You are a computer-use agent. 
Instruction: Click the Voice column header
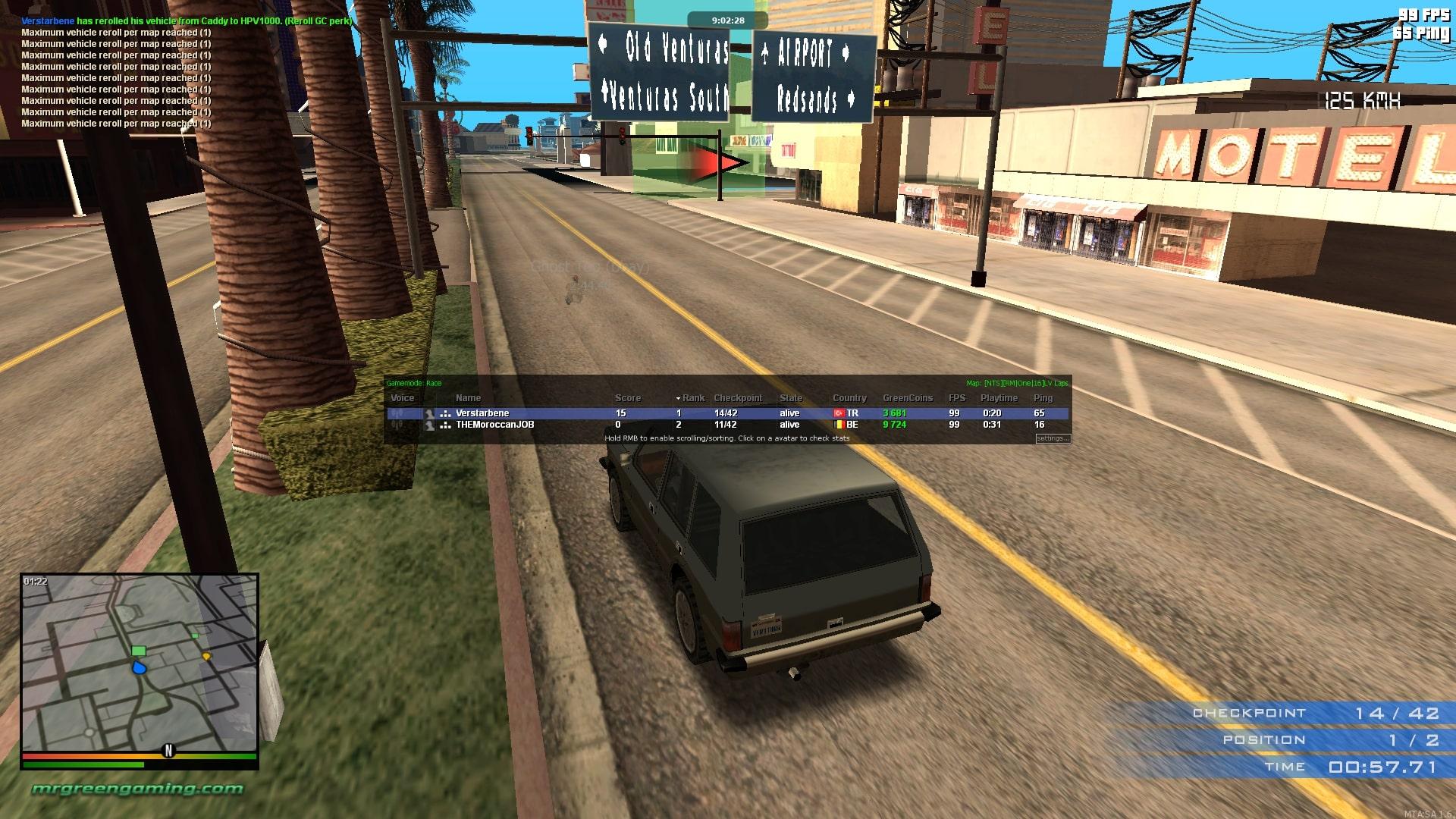point(402,398)
